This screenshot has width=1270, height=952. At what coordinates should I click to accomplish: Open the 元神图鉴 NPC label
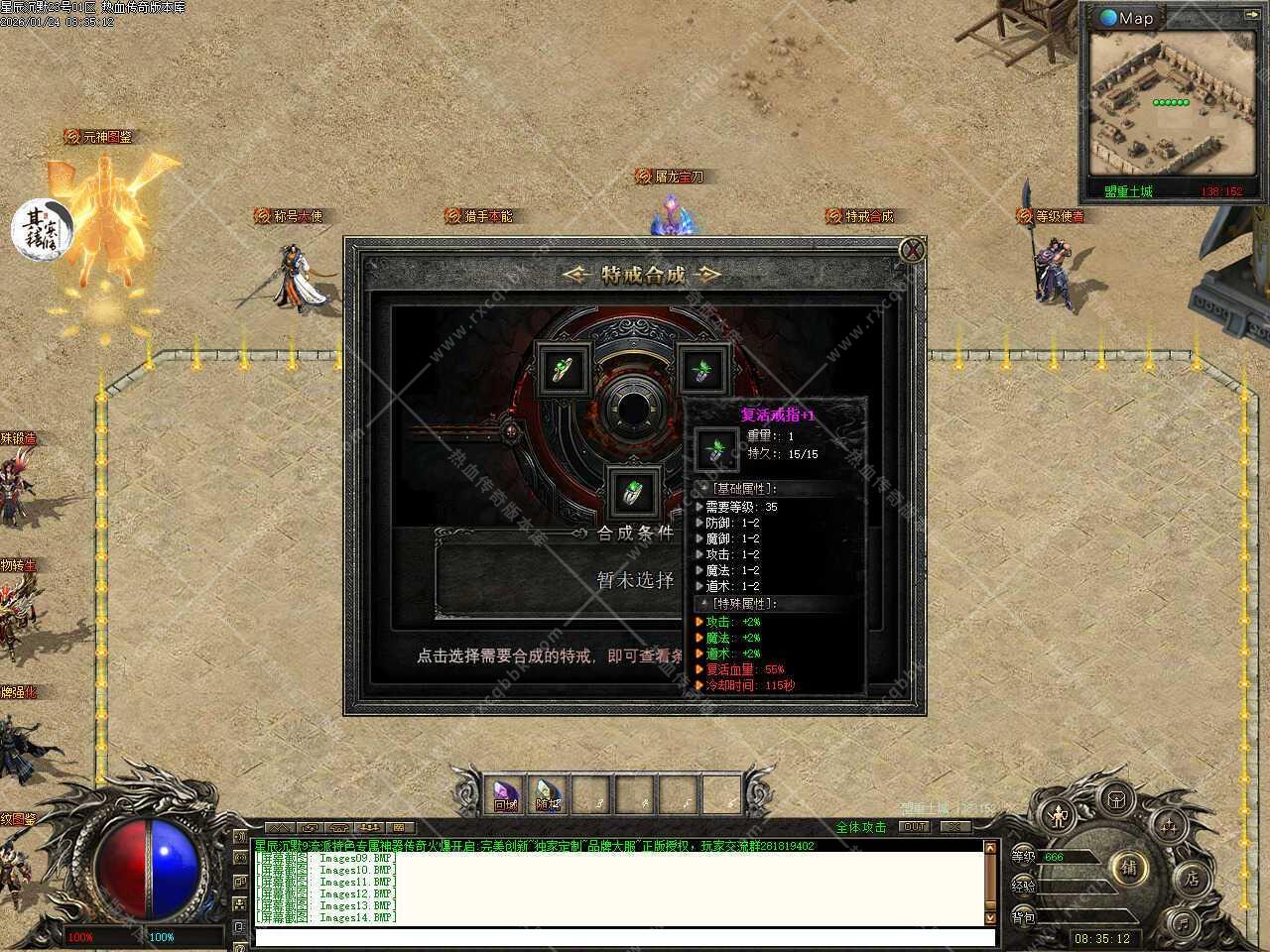coord(106,137)
